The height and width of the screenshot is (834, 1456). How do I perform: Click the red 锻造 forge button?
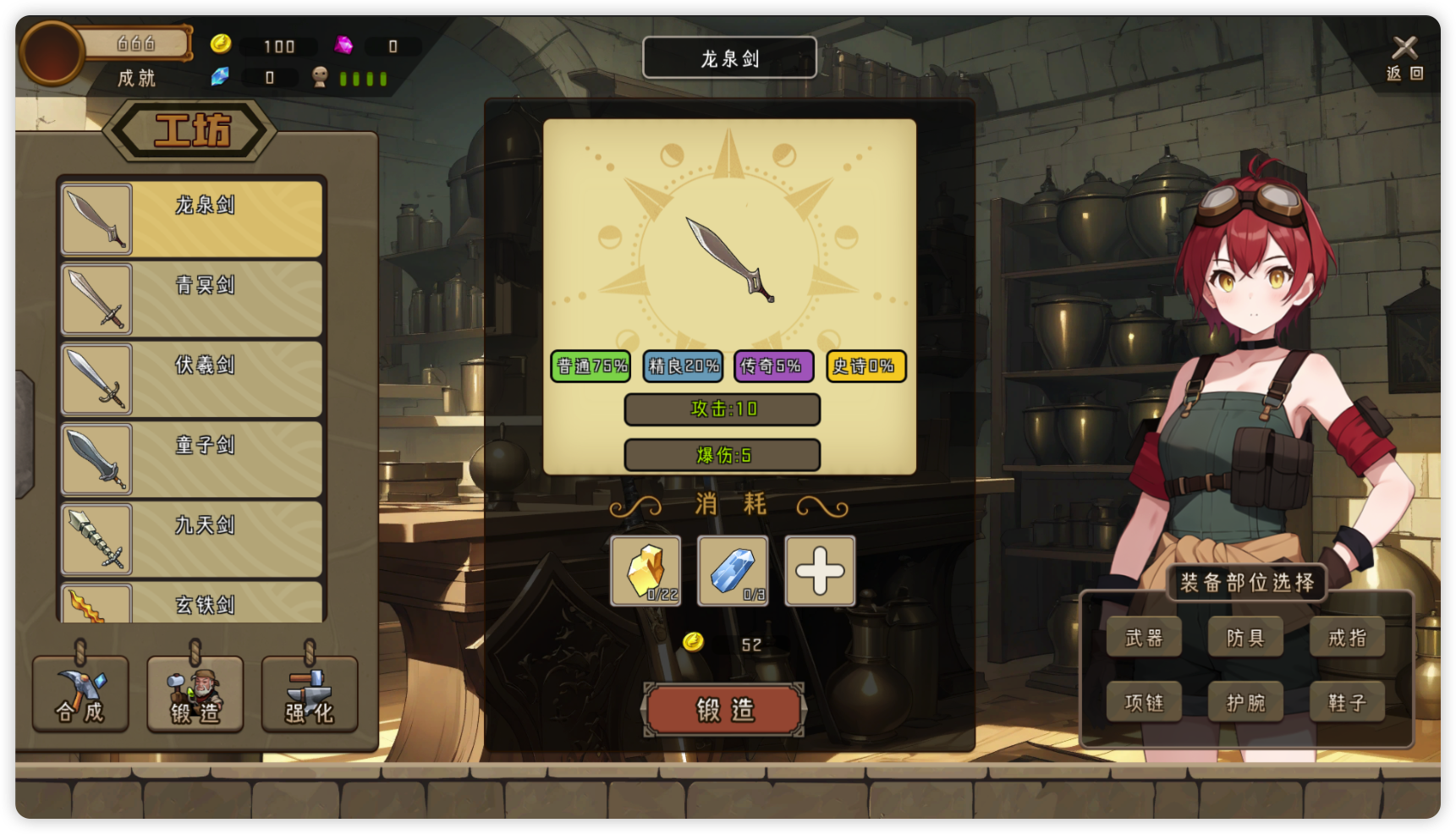point(724,710)
